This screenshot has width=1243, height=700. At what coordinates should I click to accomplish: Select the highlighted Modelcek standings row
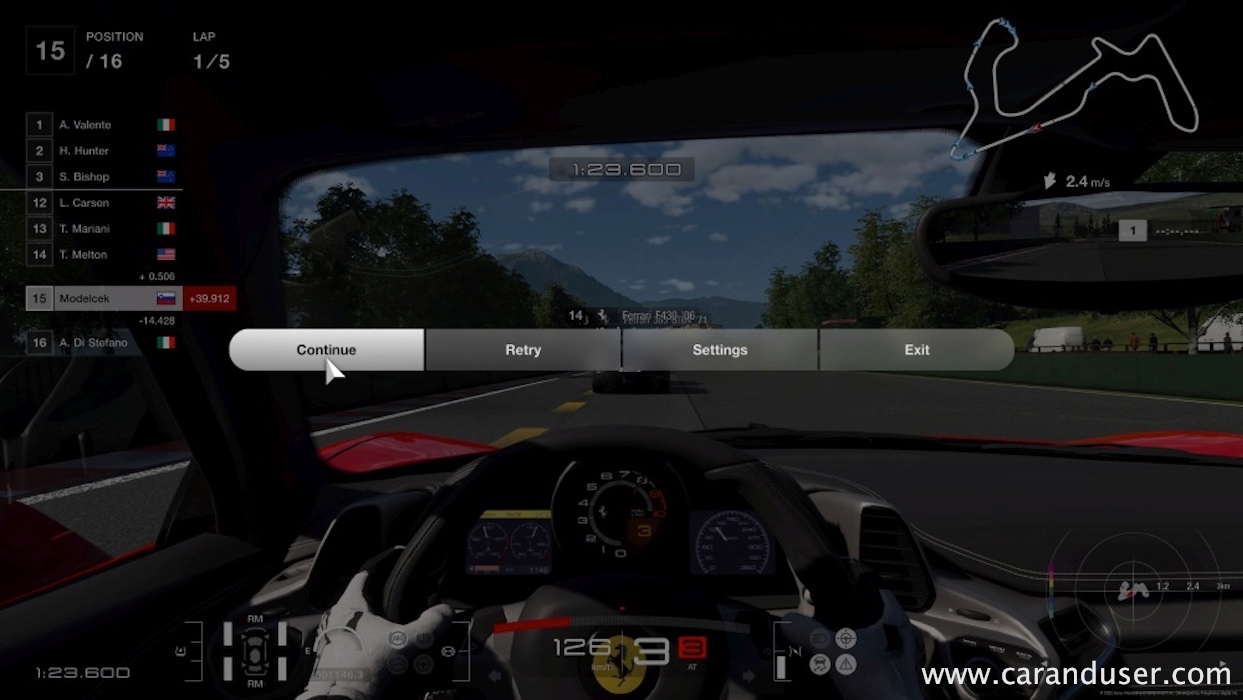pos(103,298)
